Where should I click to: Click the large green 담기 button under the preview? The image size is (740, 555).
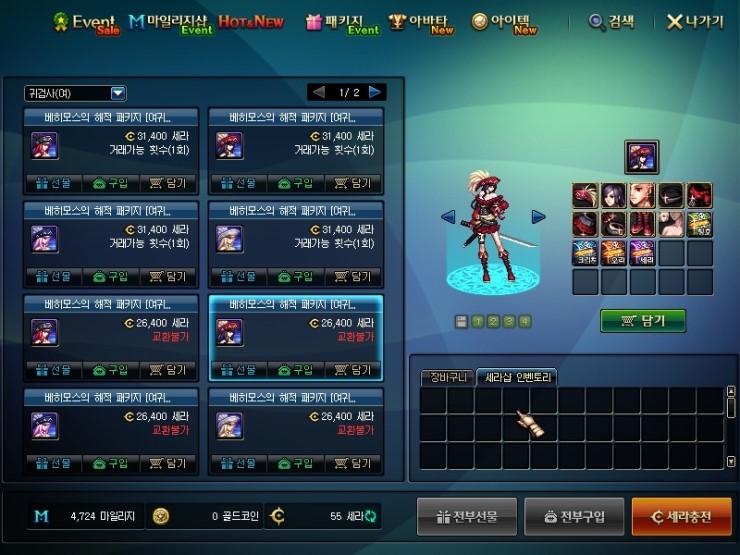coord(643,320)
